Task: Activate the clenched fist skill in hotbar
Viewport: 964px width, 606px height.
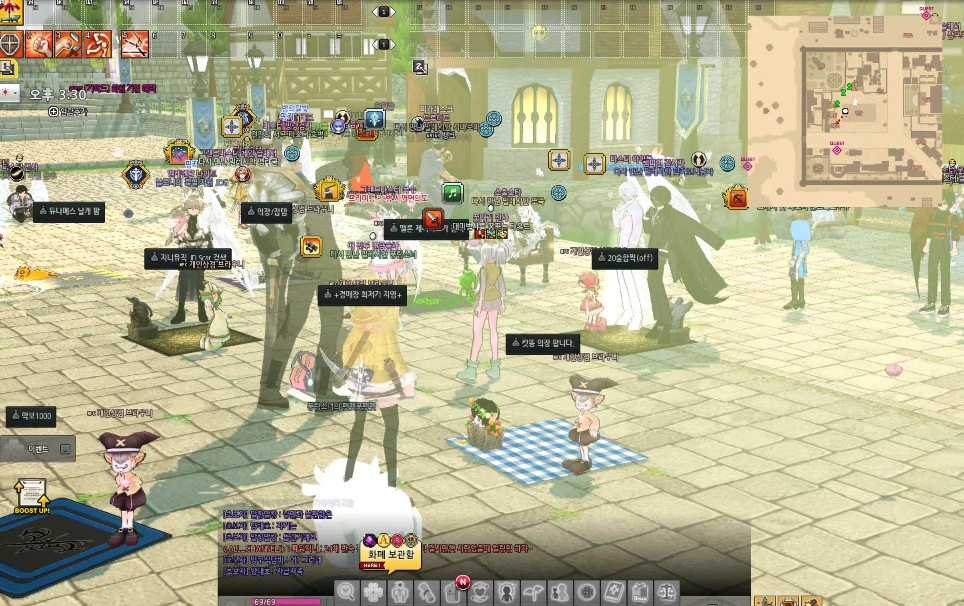Action: 39,44
